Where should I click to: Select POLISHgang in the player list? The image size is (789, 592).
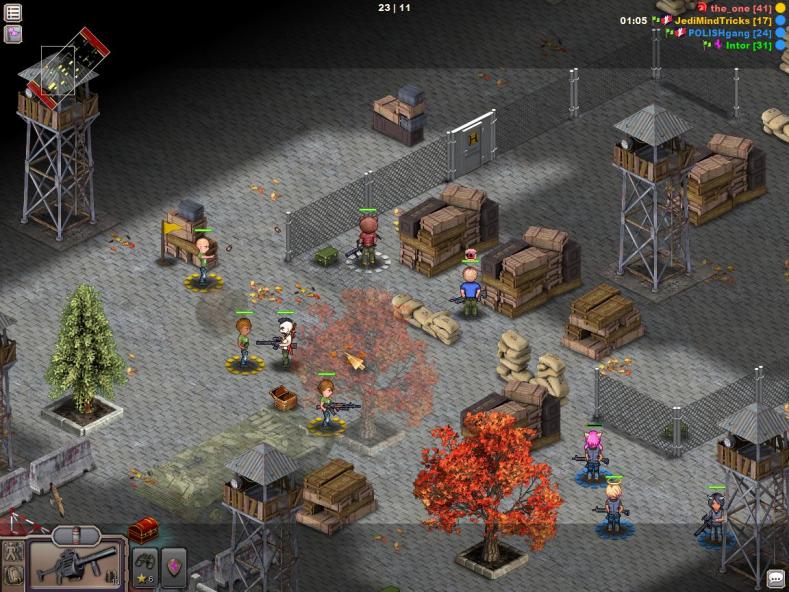click(x=719, y=33)
